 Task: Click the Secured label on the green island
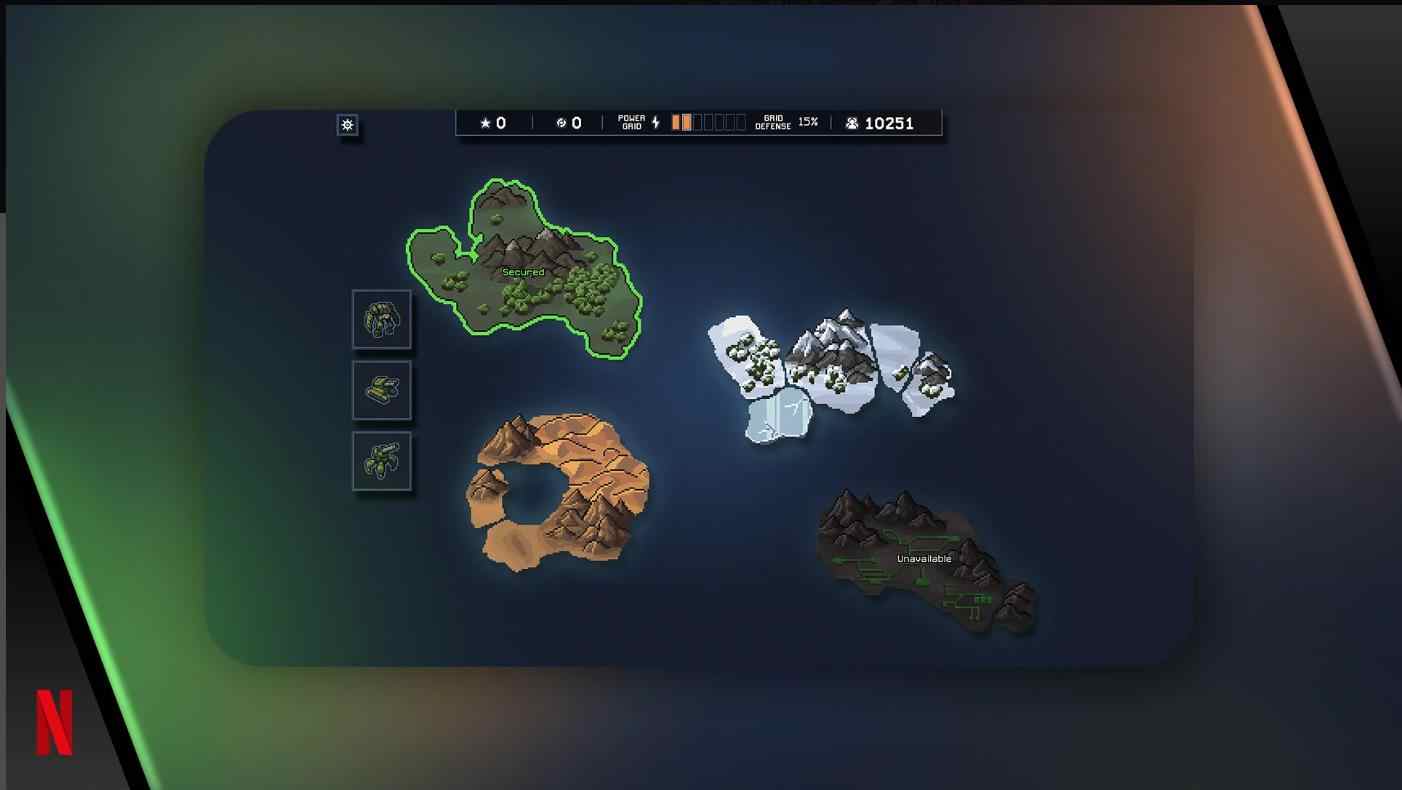[524, 270]
